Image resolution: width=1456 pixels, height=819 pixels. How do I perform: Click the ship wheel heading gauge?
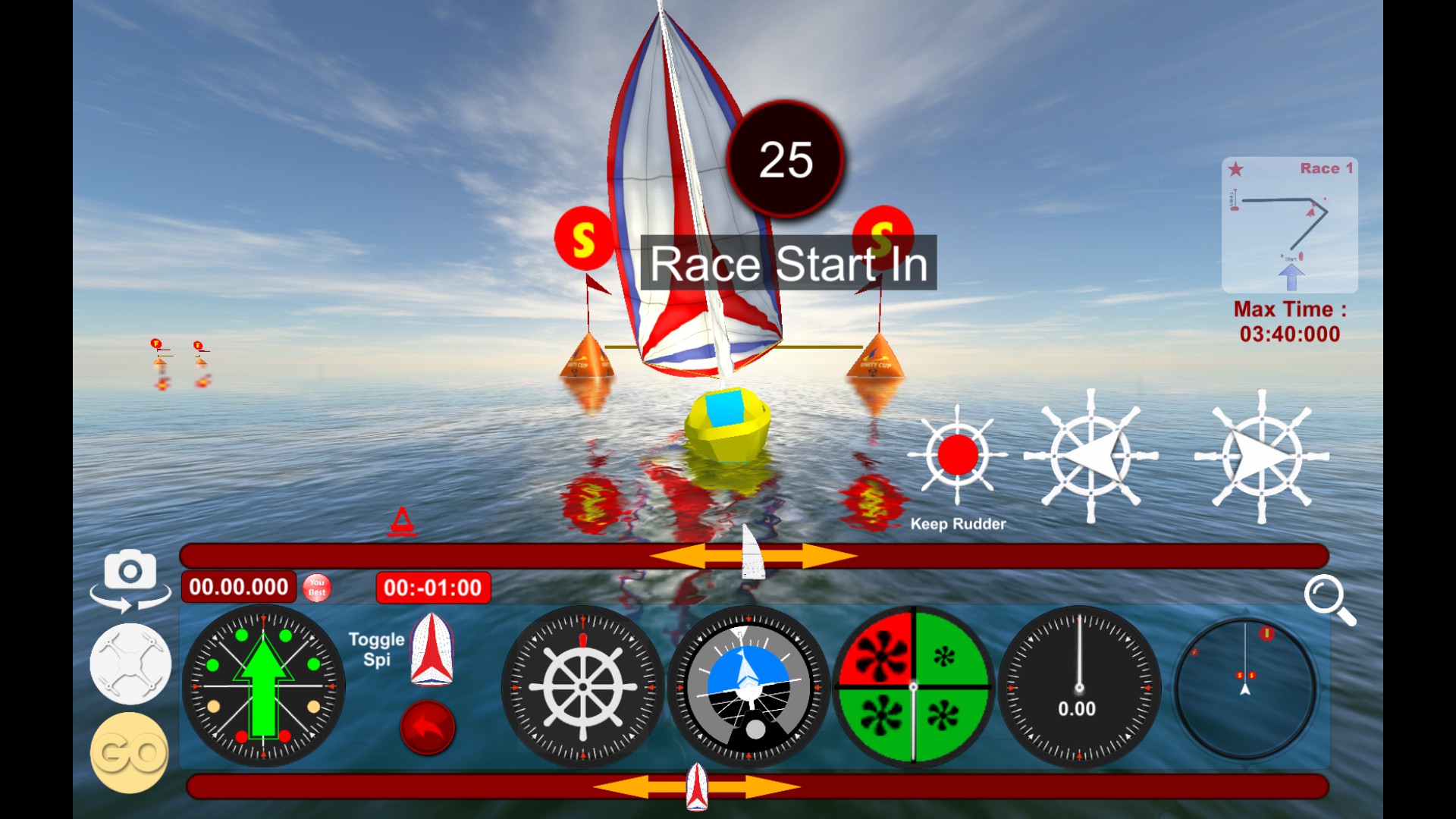(x=581, y=686)
